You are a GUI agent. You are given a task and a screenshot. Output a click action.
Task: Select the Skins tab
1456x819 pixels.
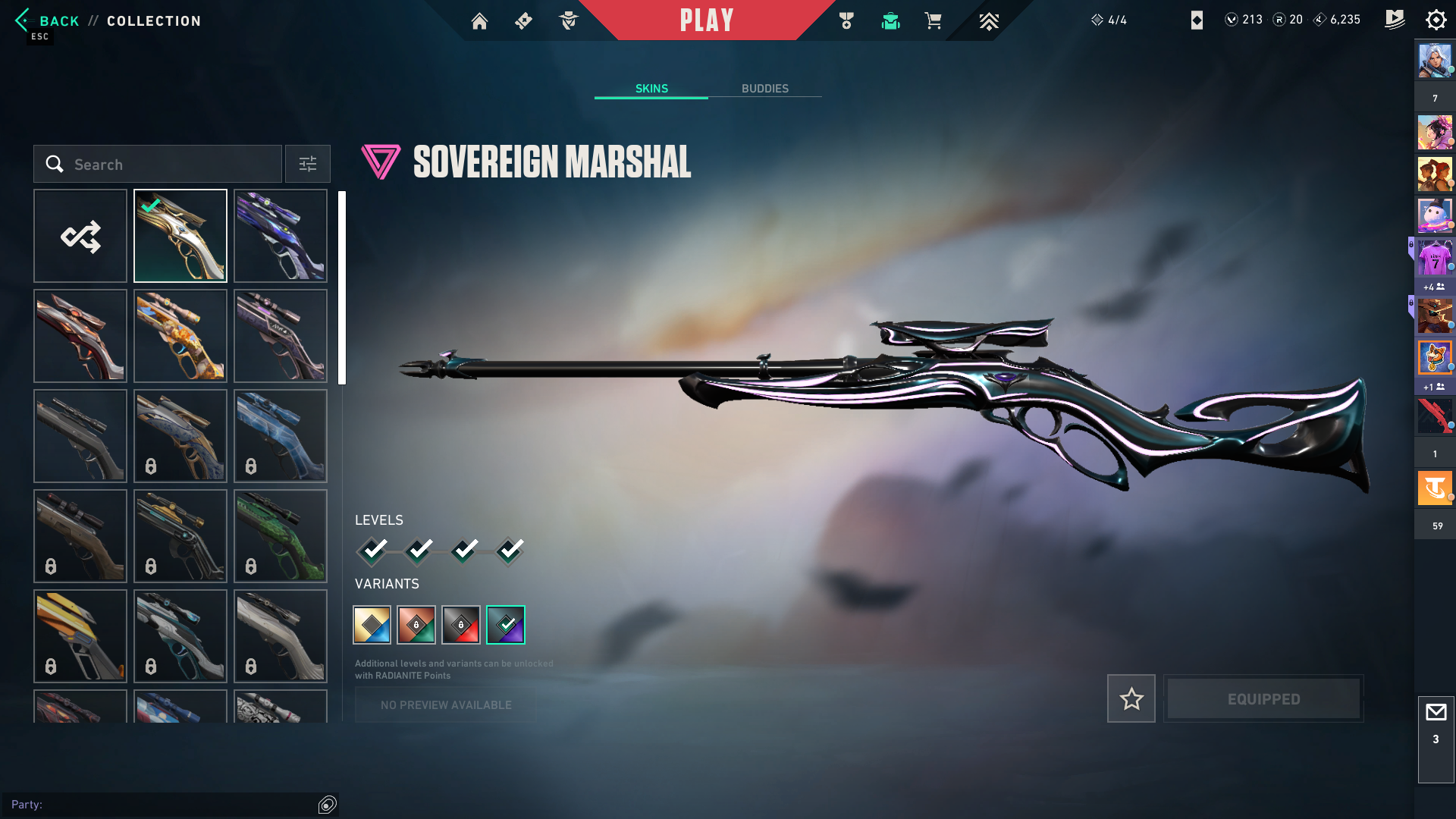[x=651, y=89]
